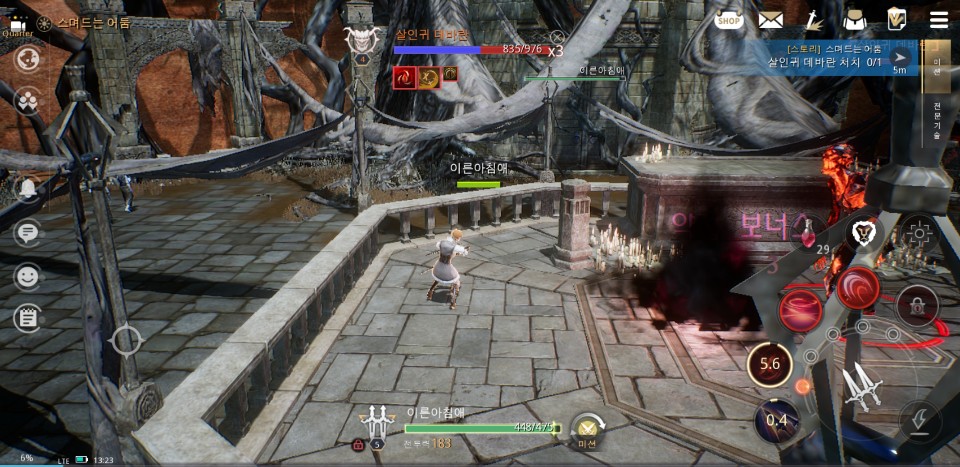Tap the 미션 button beside the health bar
960x467 pixels.
point(586,431)
